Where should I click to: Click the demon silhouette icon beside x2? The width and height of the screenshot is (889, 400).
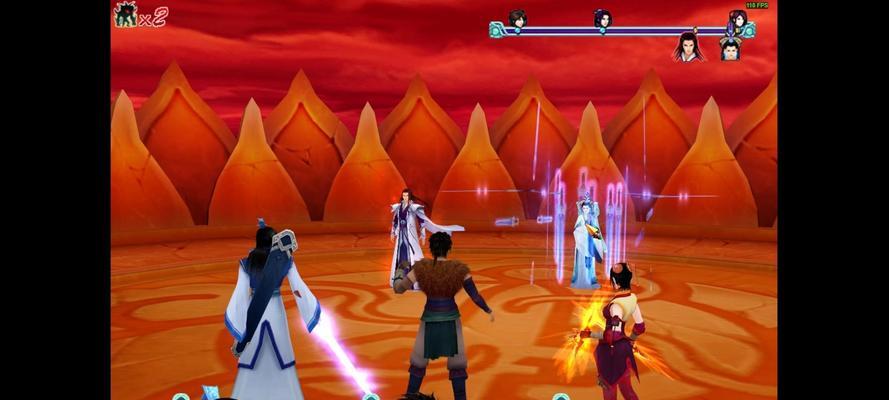126,14
